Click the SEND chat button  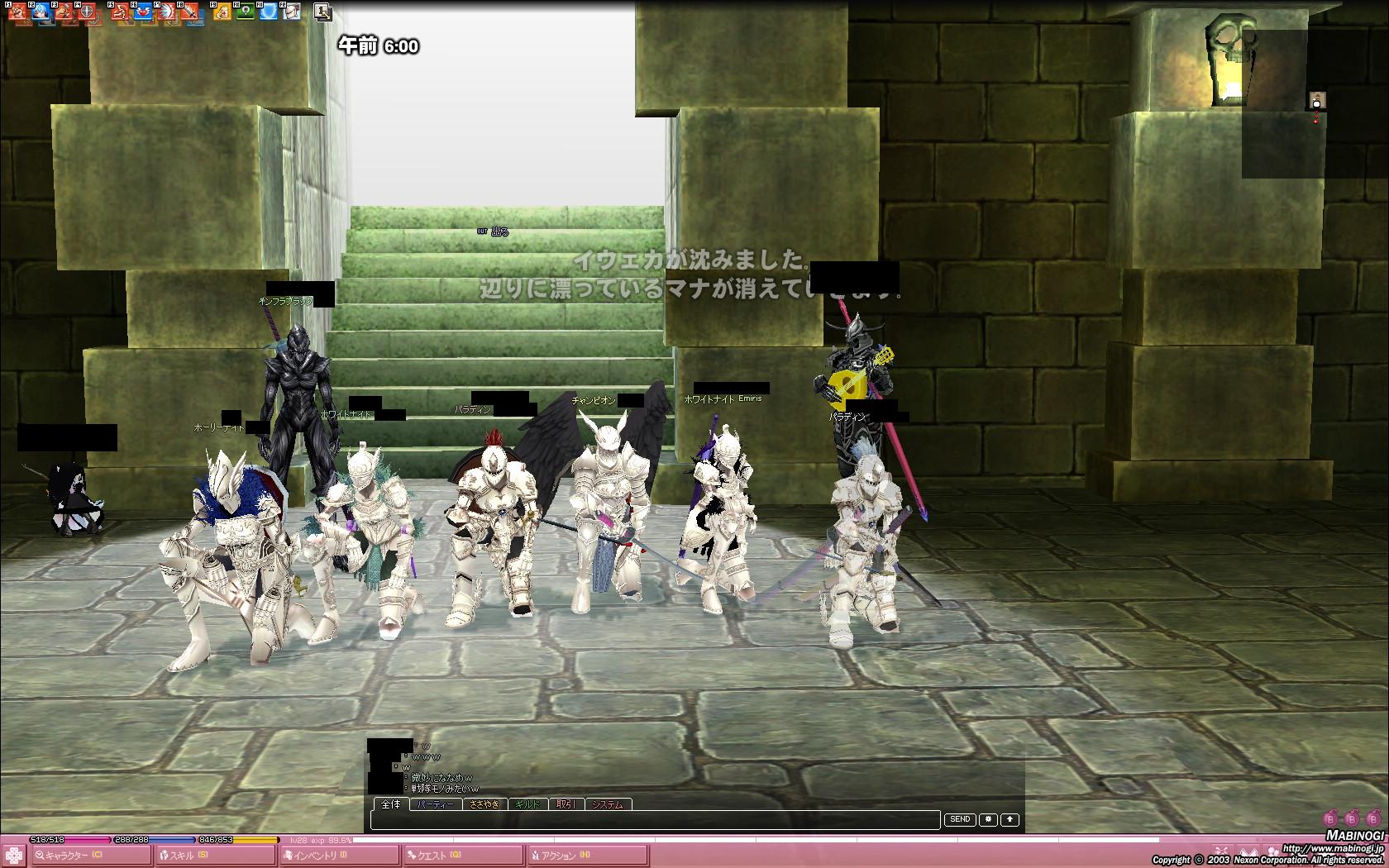tap(960, 819)
